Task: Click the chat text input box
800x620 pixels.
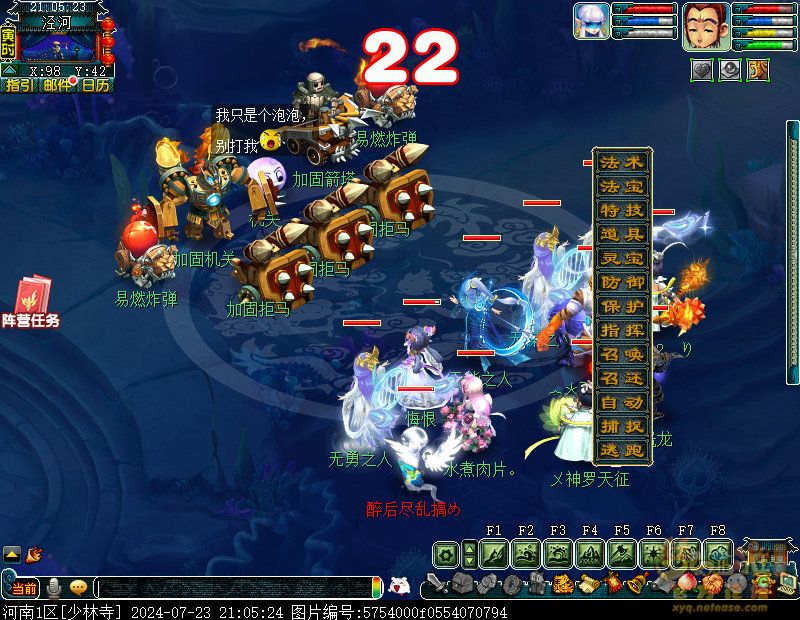Action: click(235, 588)
